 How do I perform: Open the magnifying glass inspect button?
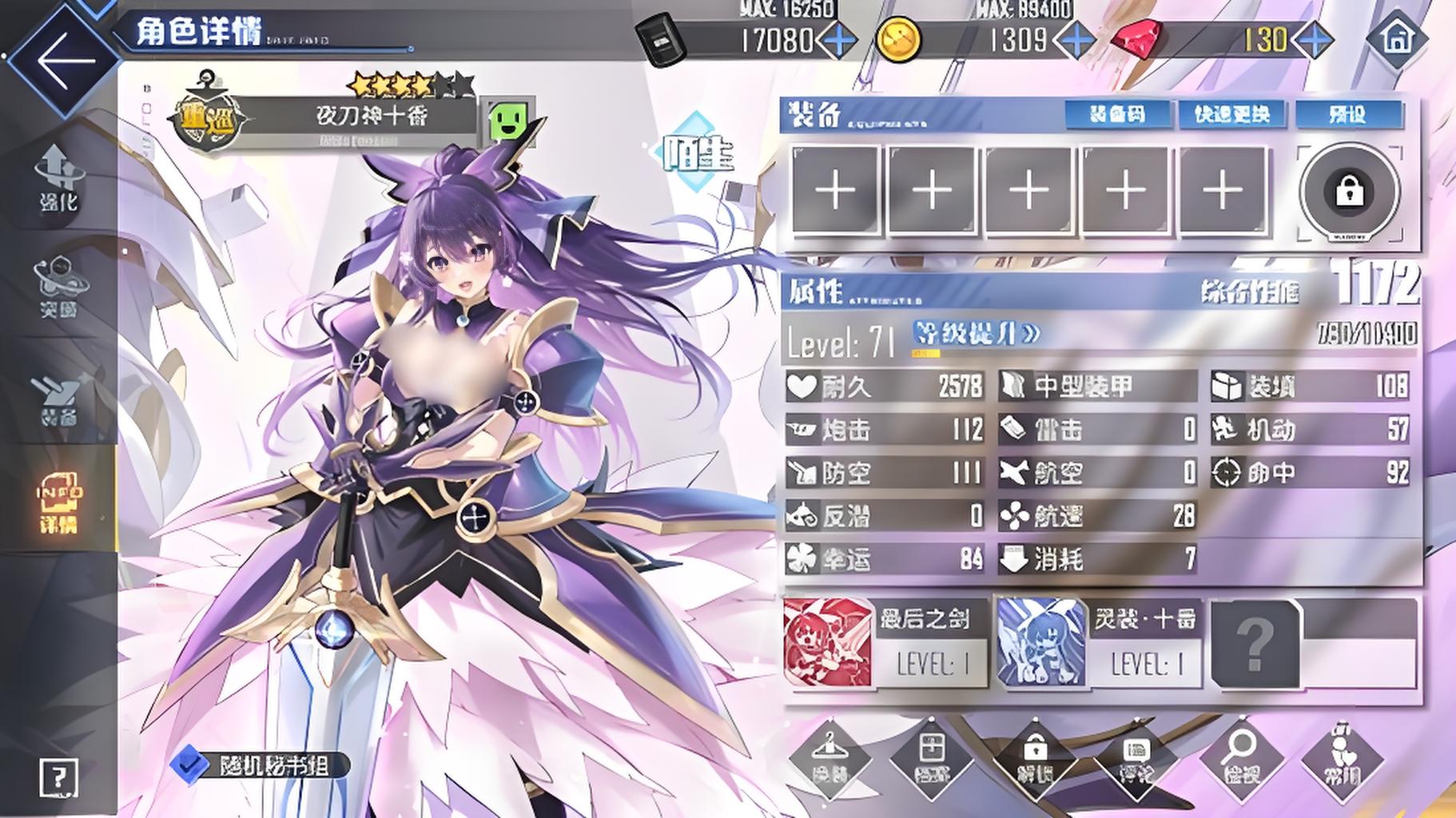pos(1239,759)
